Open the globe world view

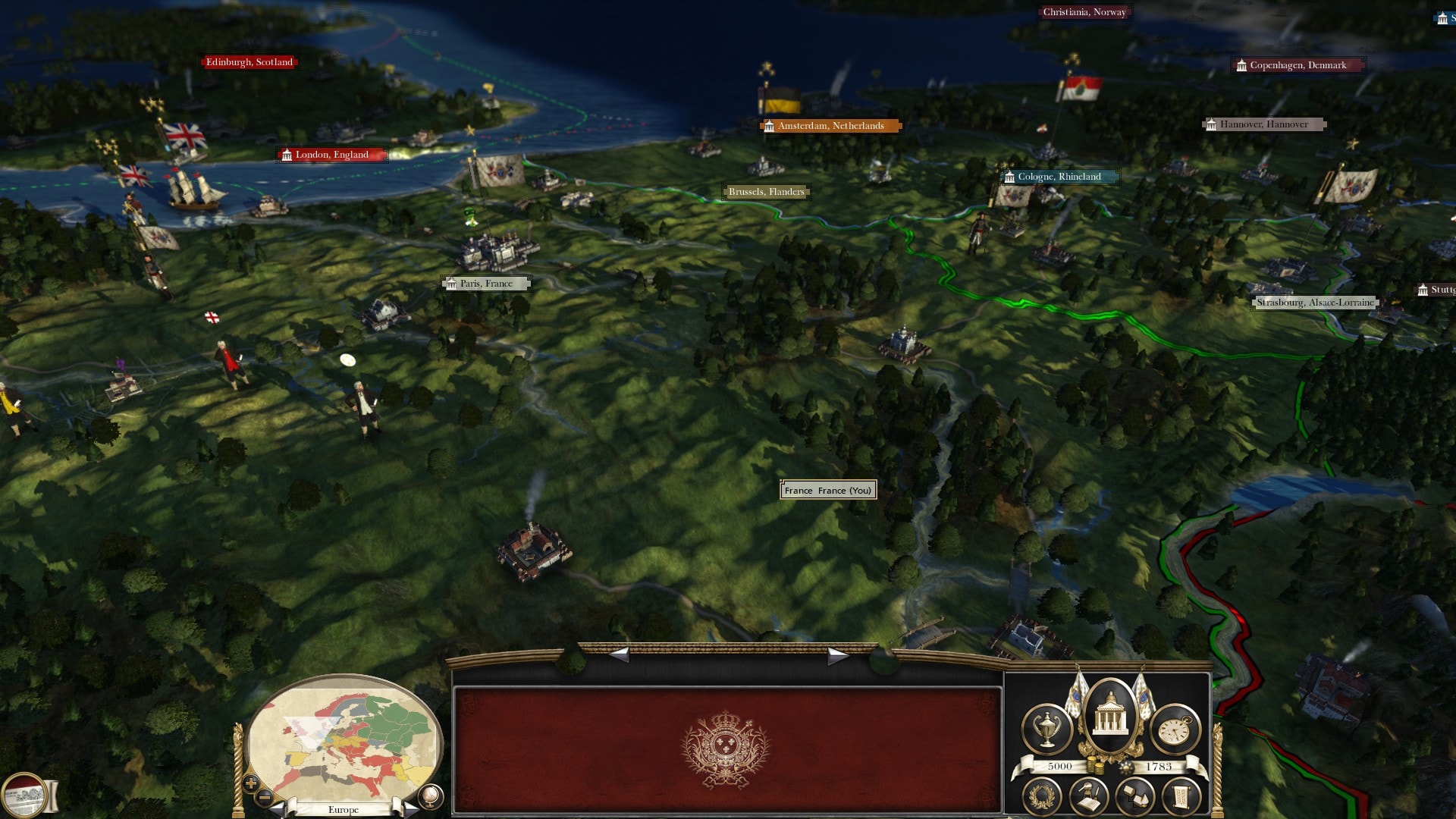coord(430,795)
